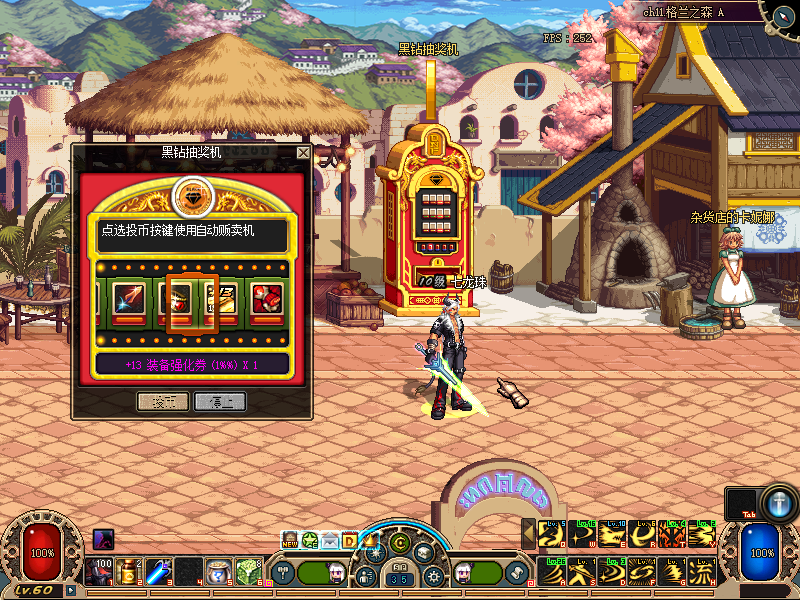This screenshot has height=600, width=800.
Task: Activate the skill bound to Q key
Action: pyautogui.click(x=550, y=535)
